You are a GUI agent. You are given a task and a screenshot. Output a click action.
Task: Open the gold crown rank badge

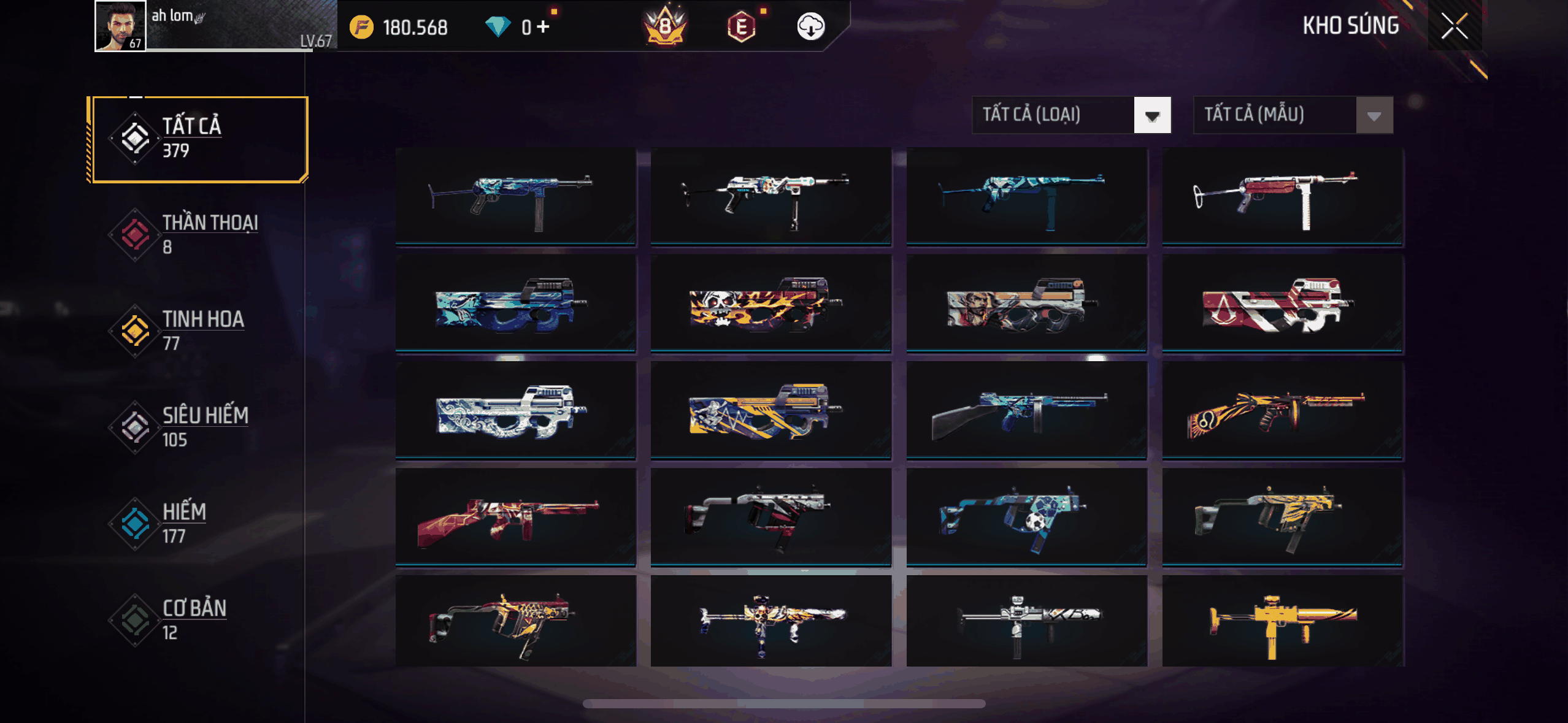tap(665, 27)
